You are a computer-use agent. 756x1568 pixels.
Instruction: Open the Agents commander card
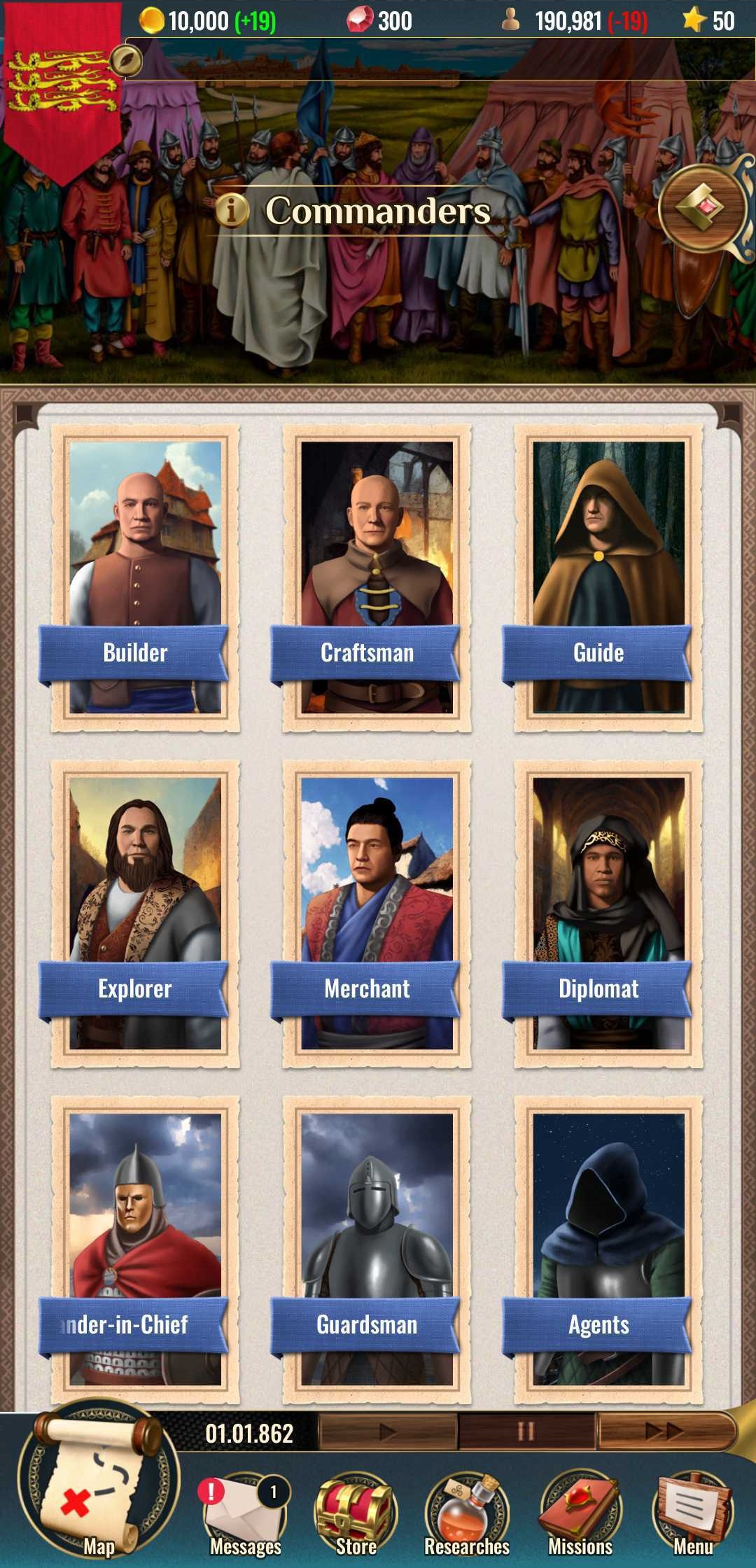(608, 1249)
